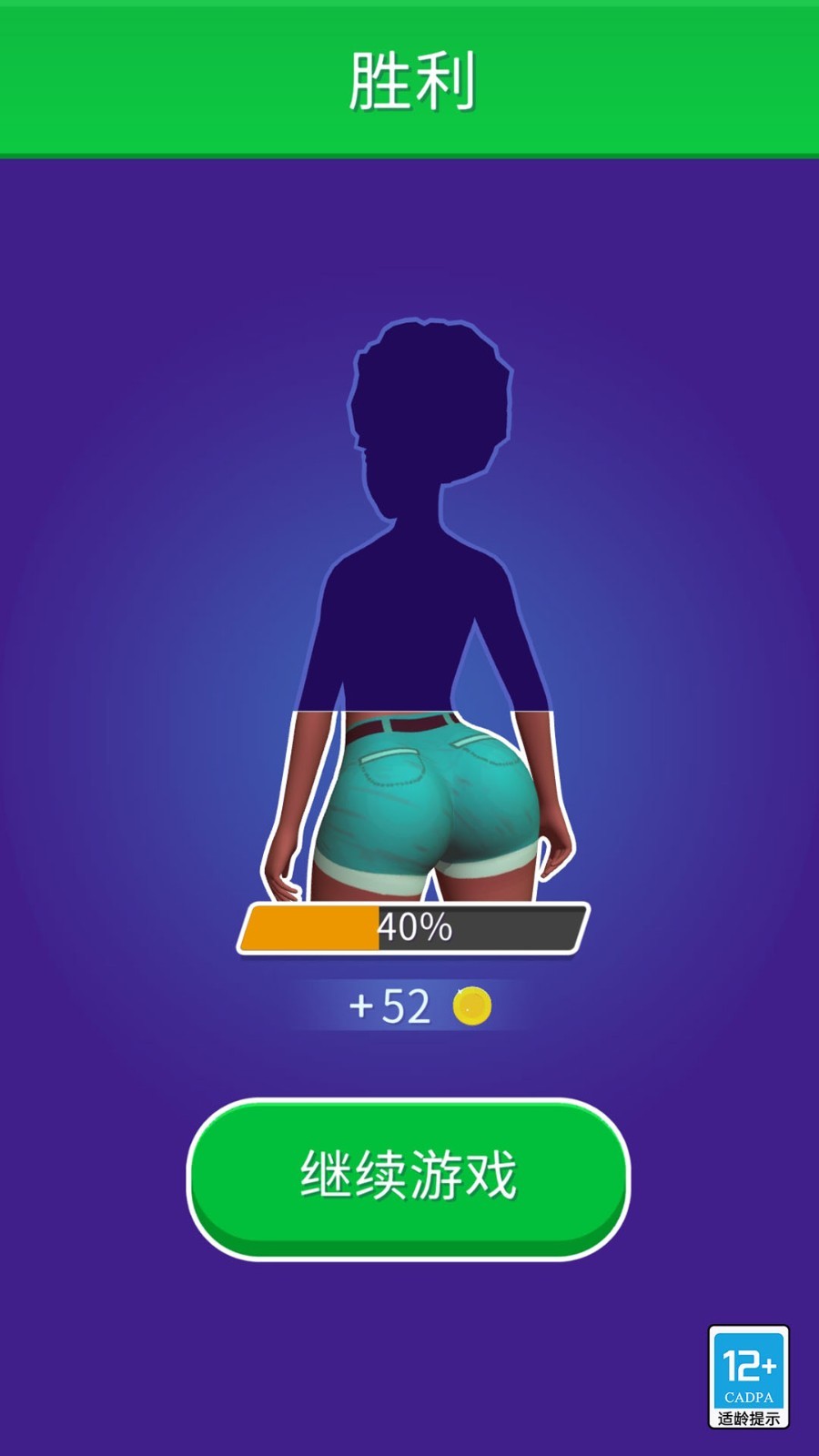Open the CADPA 12+ age rating notice
The height and width of the screenshot is (1456, 819).
748,1376
